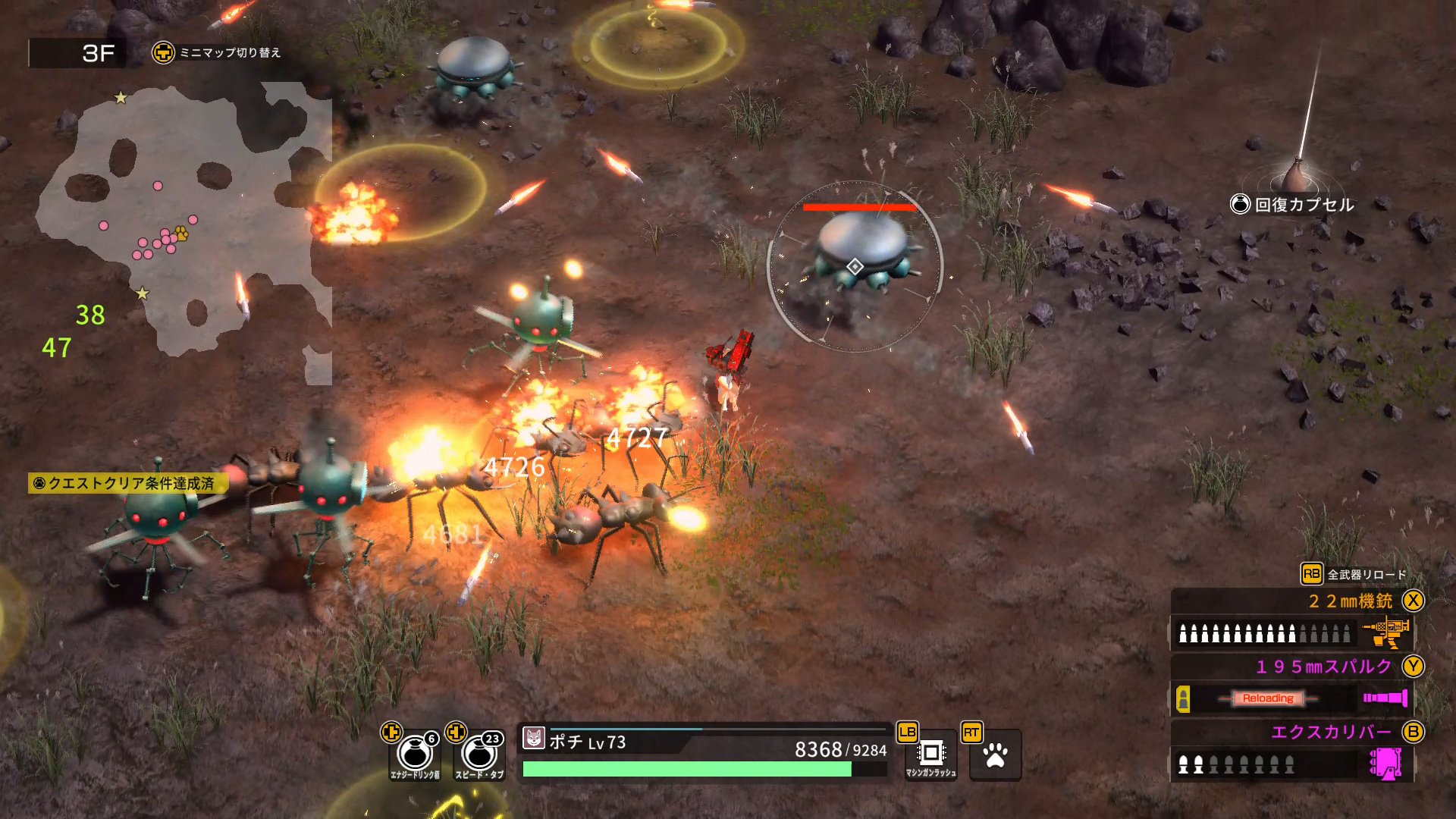
Task: Open the クエストクリア条件達成済 quest banner
Action: [x=127, y=483]
